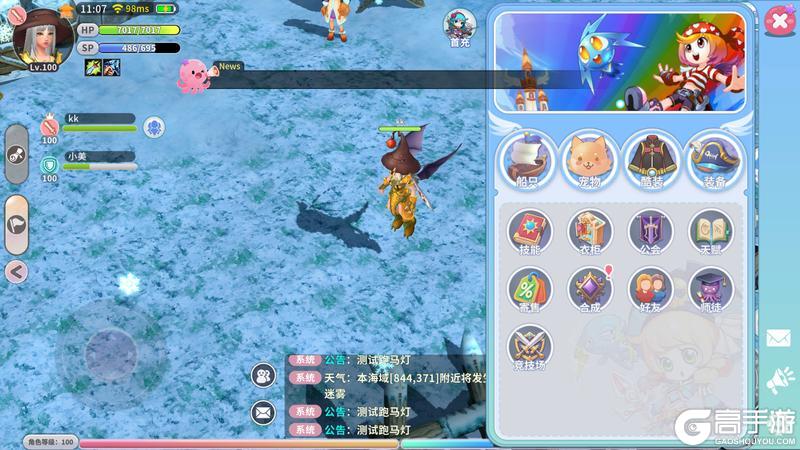
Task: Open the 酷装 (Costume) menu
Action: click(x=652, y=160)
